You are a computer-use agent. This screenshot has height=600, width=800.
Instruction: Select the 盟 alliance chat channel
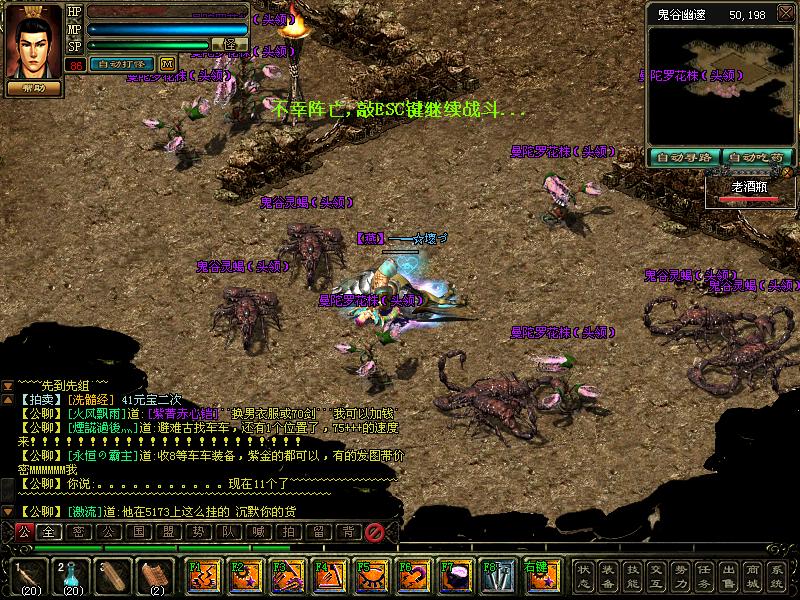coord(167,532)
